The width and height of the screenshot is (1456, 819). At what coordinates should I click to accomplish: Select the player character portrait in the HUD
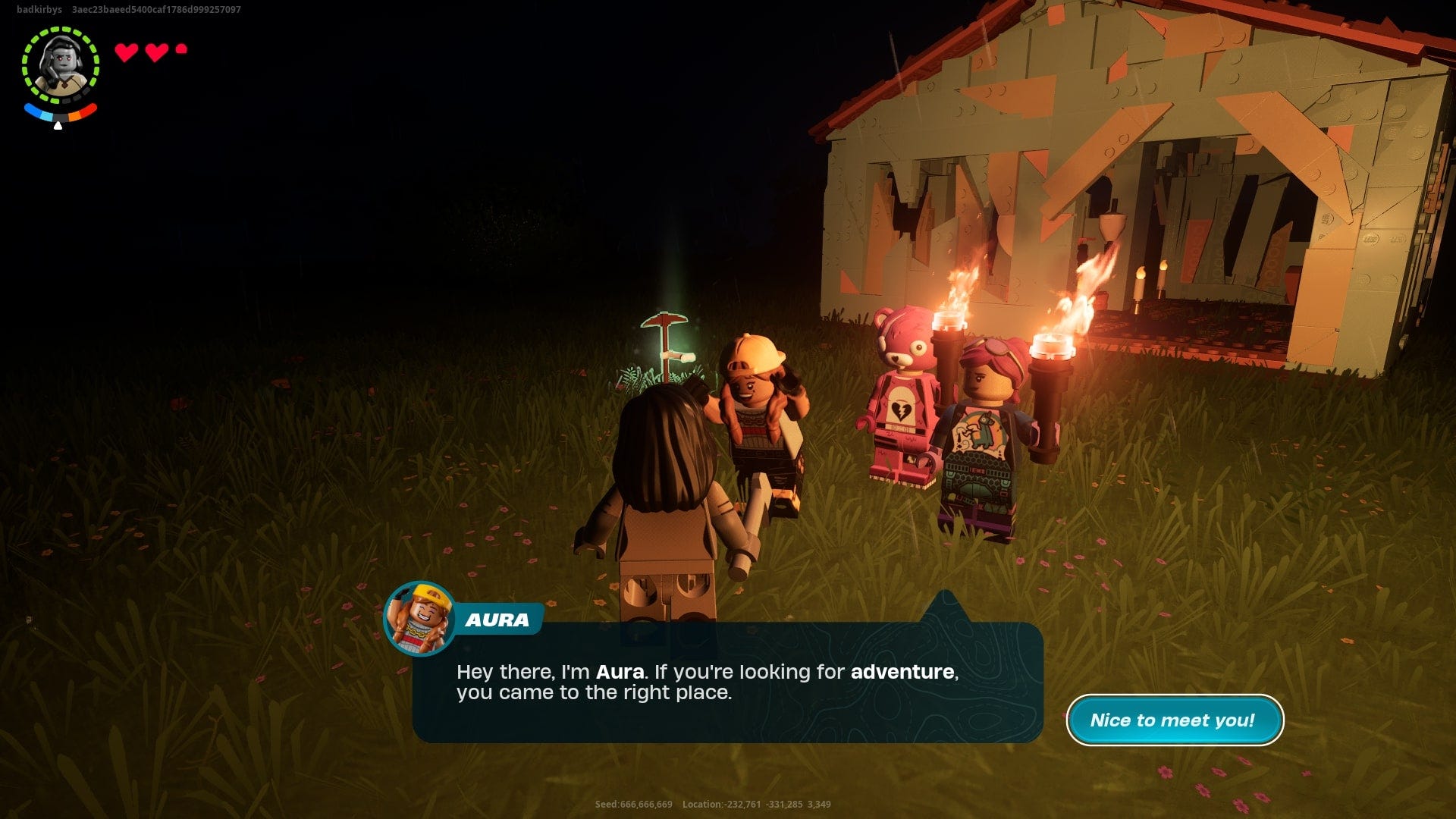(61, 65)
